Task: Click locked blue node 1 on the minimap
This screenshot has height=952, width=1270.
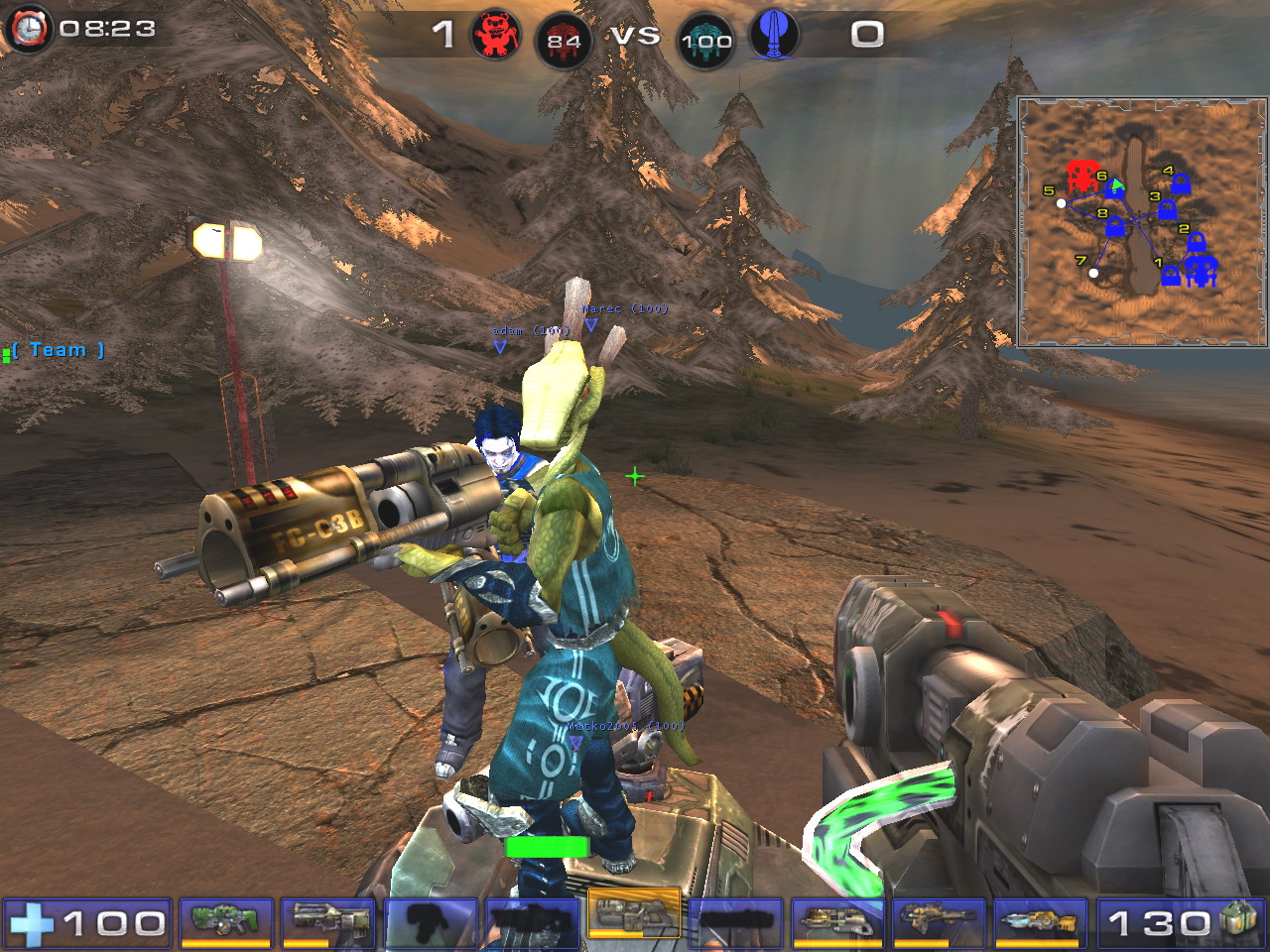Action: [x=1171, y=276]
